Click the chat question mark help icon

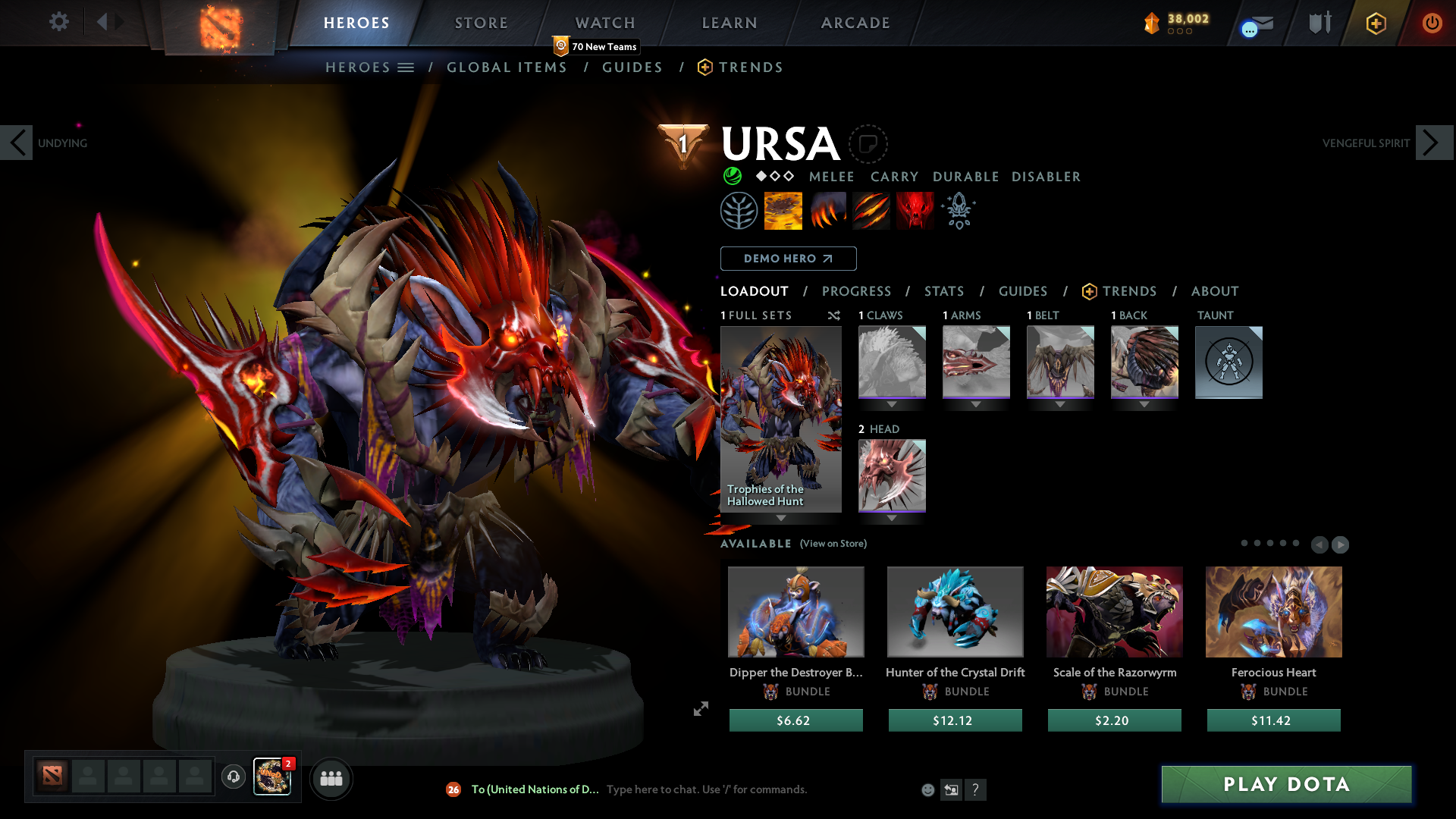976,789
